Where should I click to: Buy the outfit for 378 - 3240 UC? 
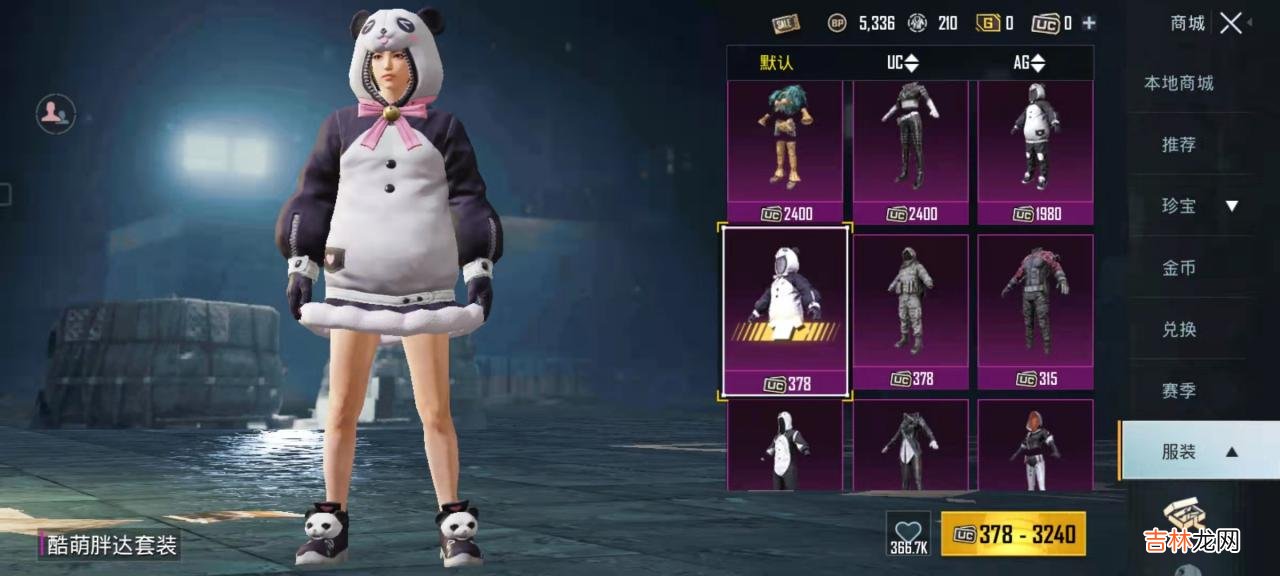(1013, 534)
